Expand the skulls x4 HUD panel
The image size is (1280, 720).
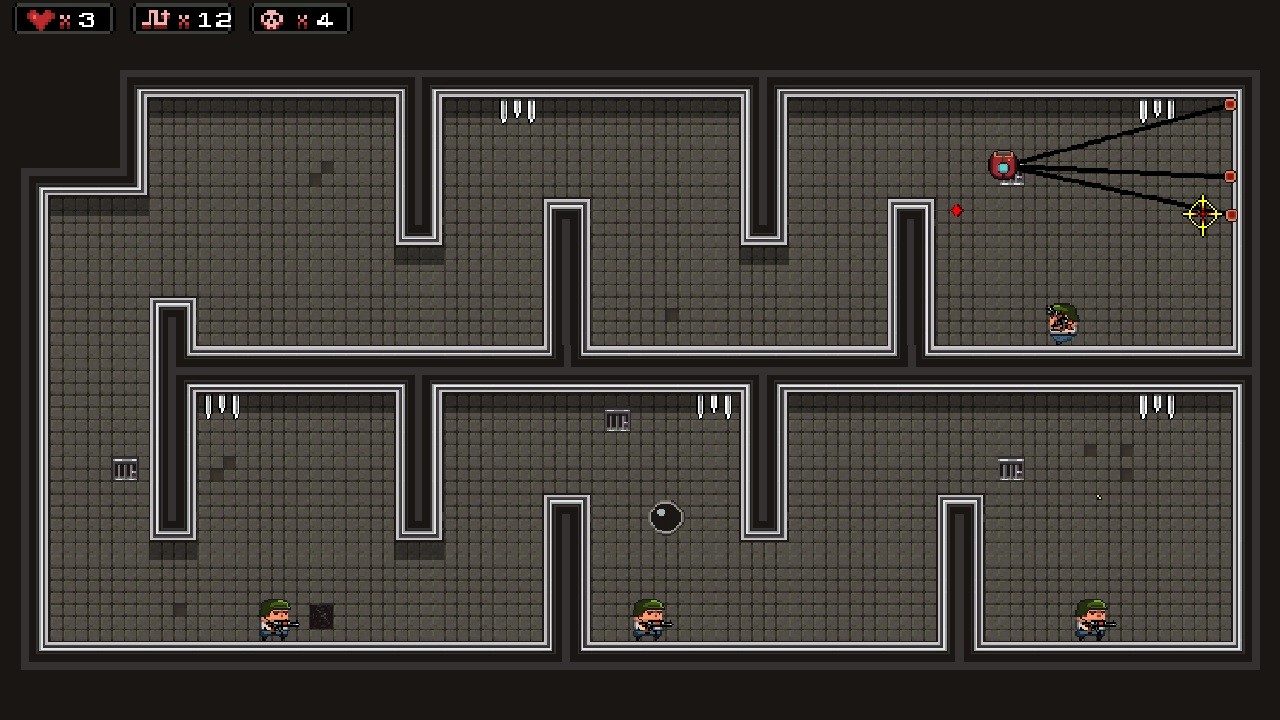click(300, 18)
